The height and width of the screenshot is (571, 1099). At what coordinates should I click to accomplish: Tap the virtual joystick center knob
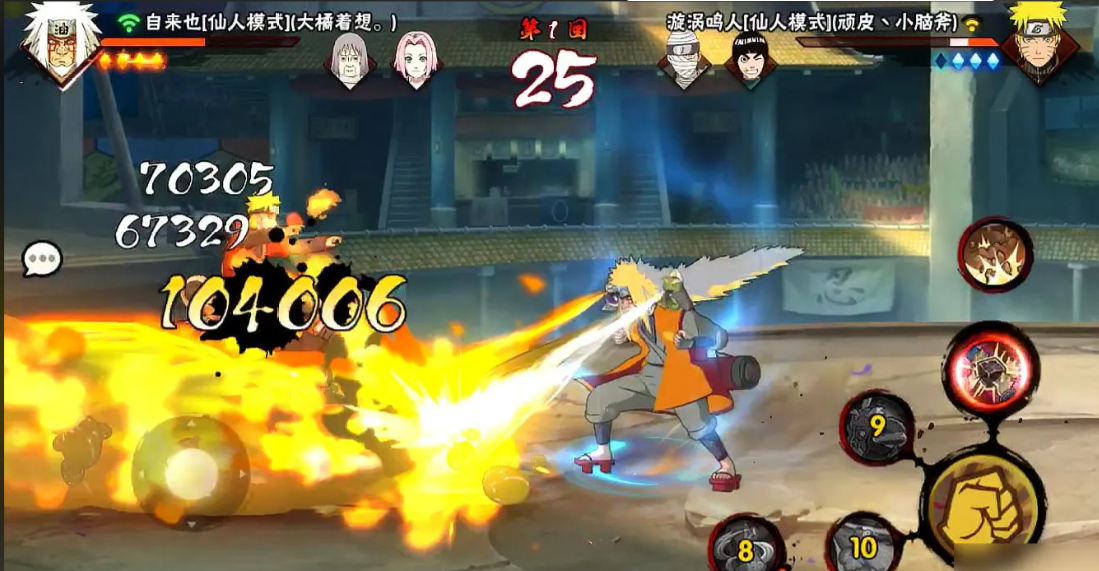point(189,469)
